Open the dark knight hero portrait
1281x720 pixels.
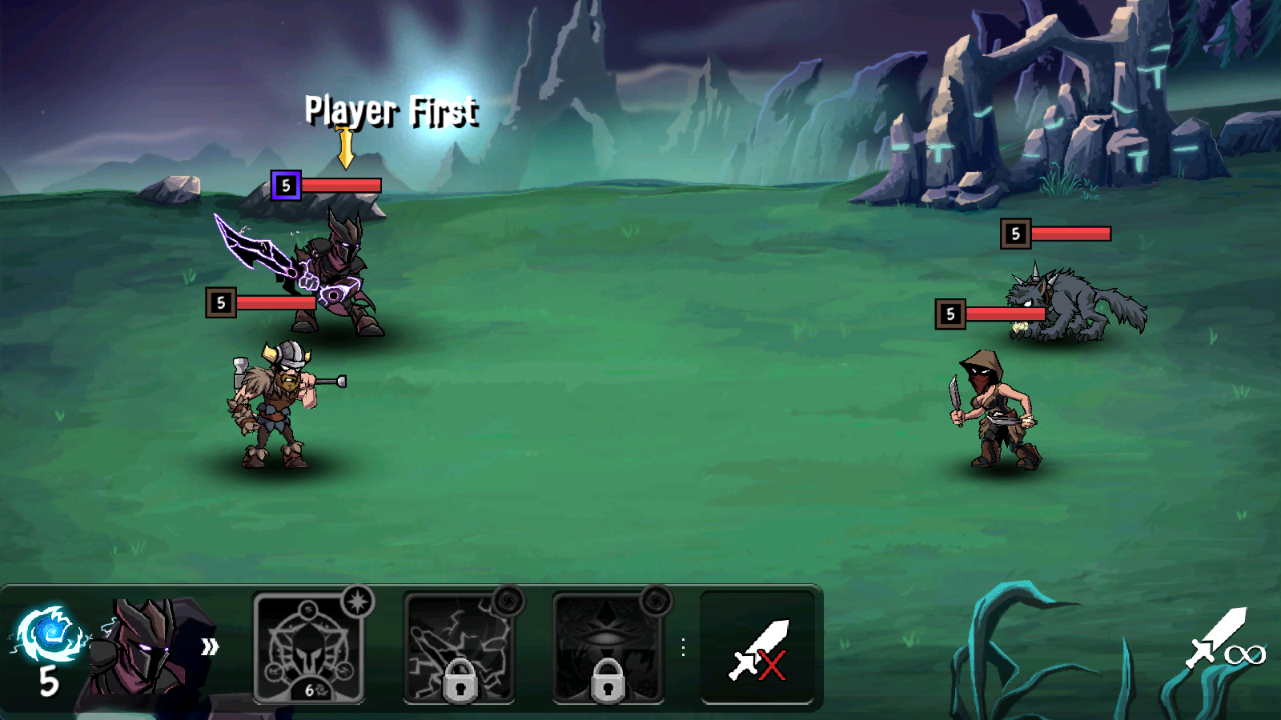point(145,648)
